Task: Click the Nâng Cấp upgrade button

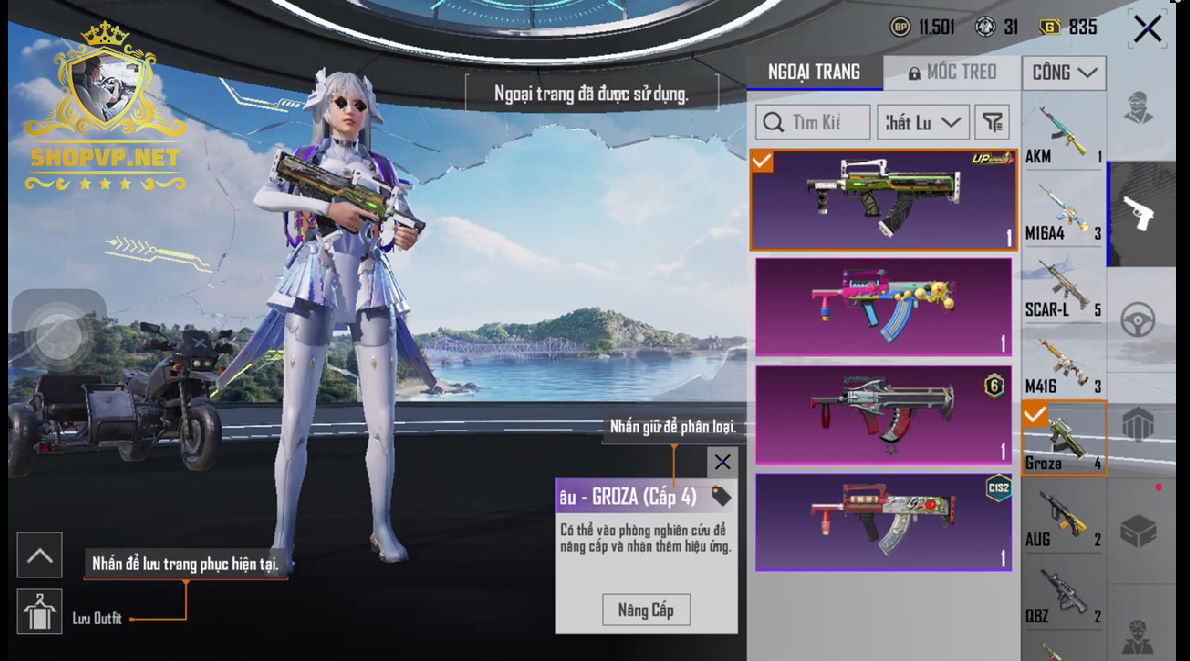Action: coord(646,609)
